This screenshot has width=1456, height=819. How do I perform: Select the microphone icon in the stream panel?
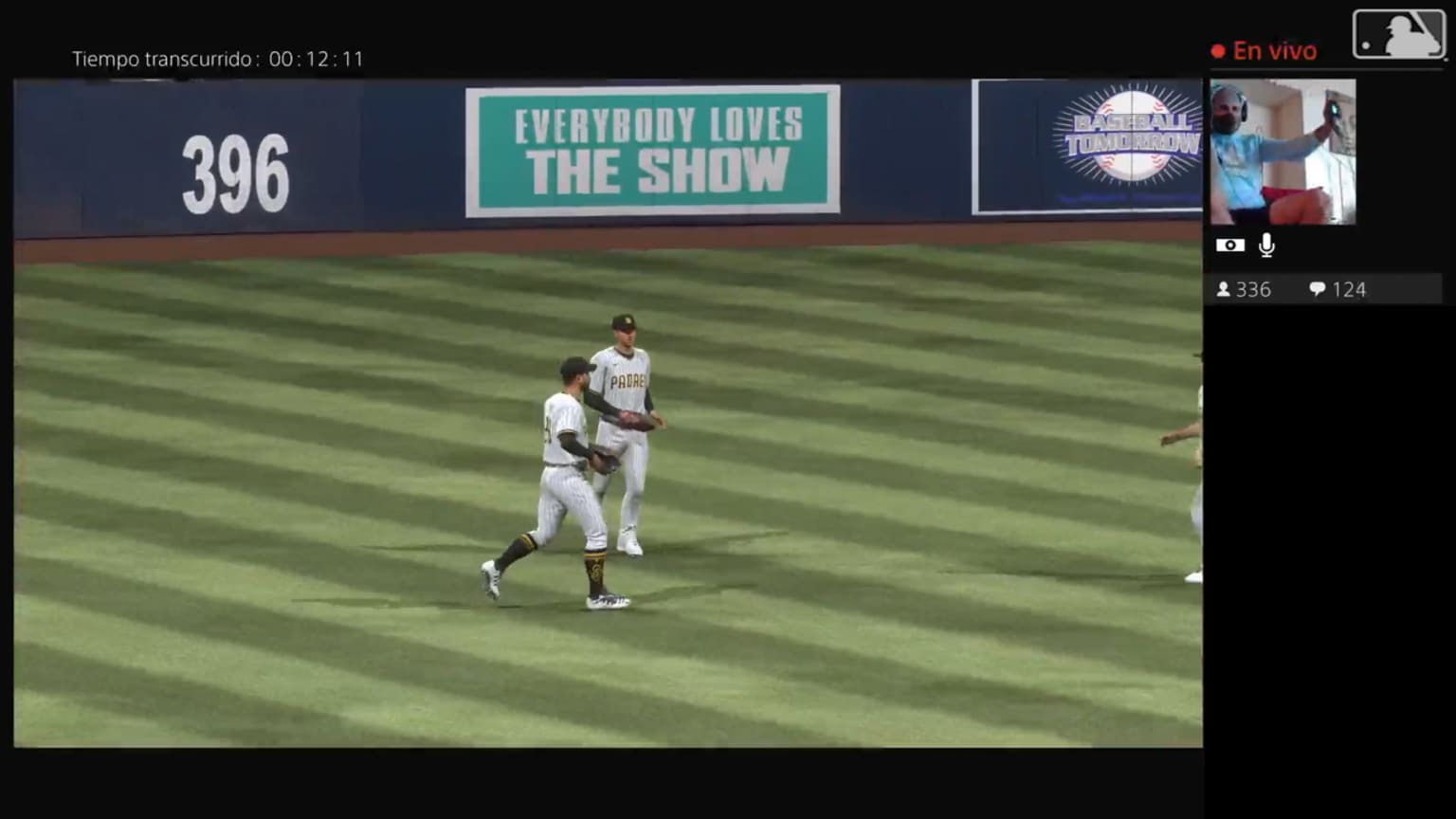(x=1266, y=244)
